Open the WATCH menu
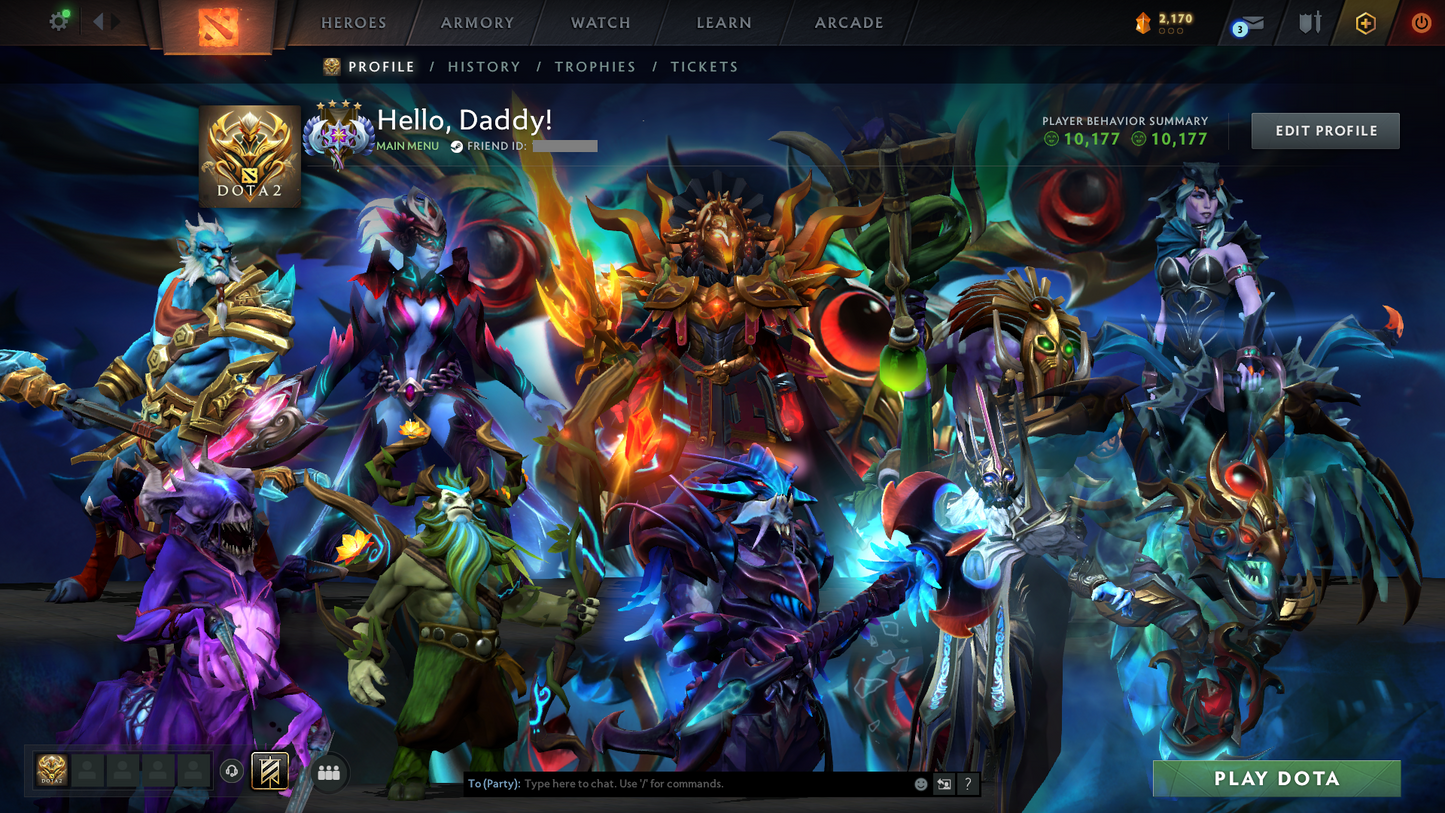Image resolution: width=1445 pixels, height=813 pixels. coord(600,22)
